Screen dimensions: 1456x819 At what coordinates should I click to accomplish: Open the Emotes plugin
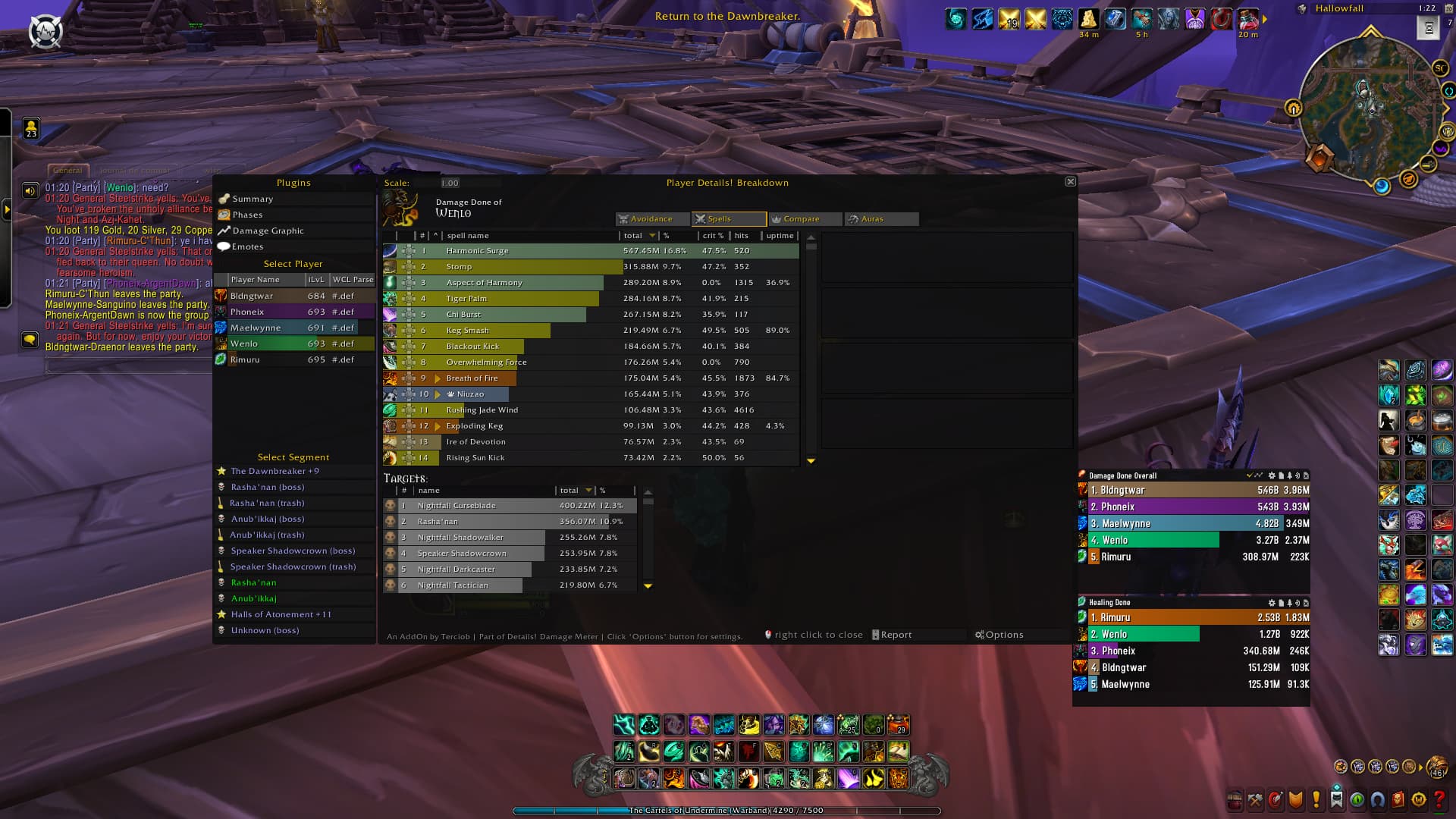click(247, 246)
